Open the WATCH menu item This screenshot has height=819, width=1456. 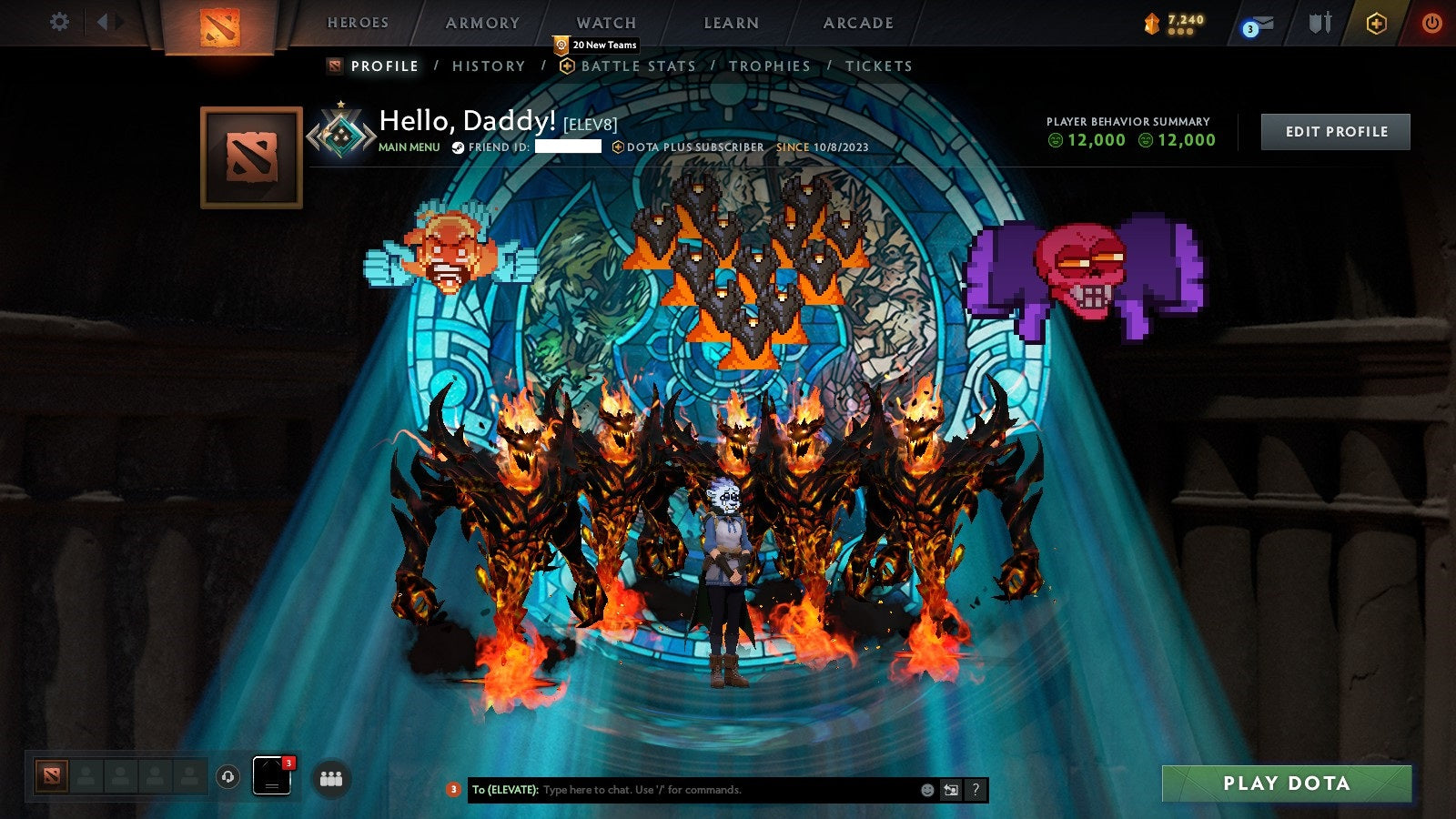[x=605, y=23]
